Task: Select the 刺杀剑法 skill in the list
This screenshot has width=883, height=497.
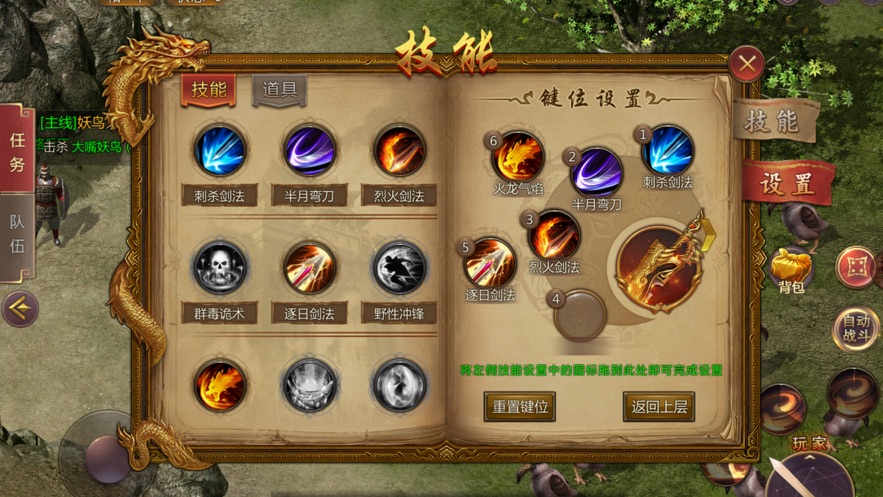Action: click(x=219, y=152)
